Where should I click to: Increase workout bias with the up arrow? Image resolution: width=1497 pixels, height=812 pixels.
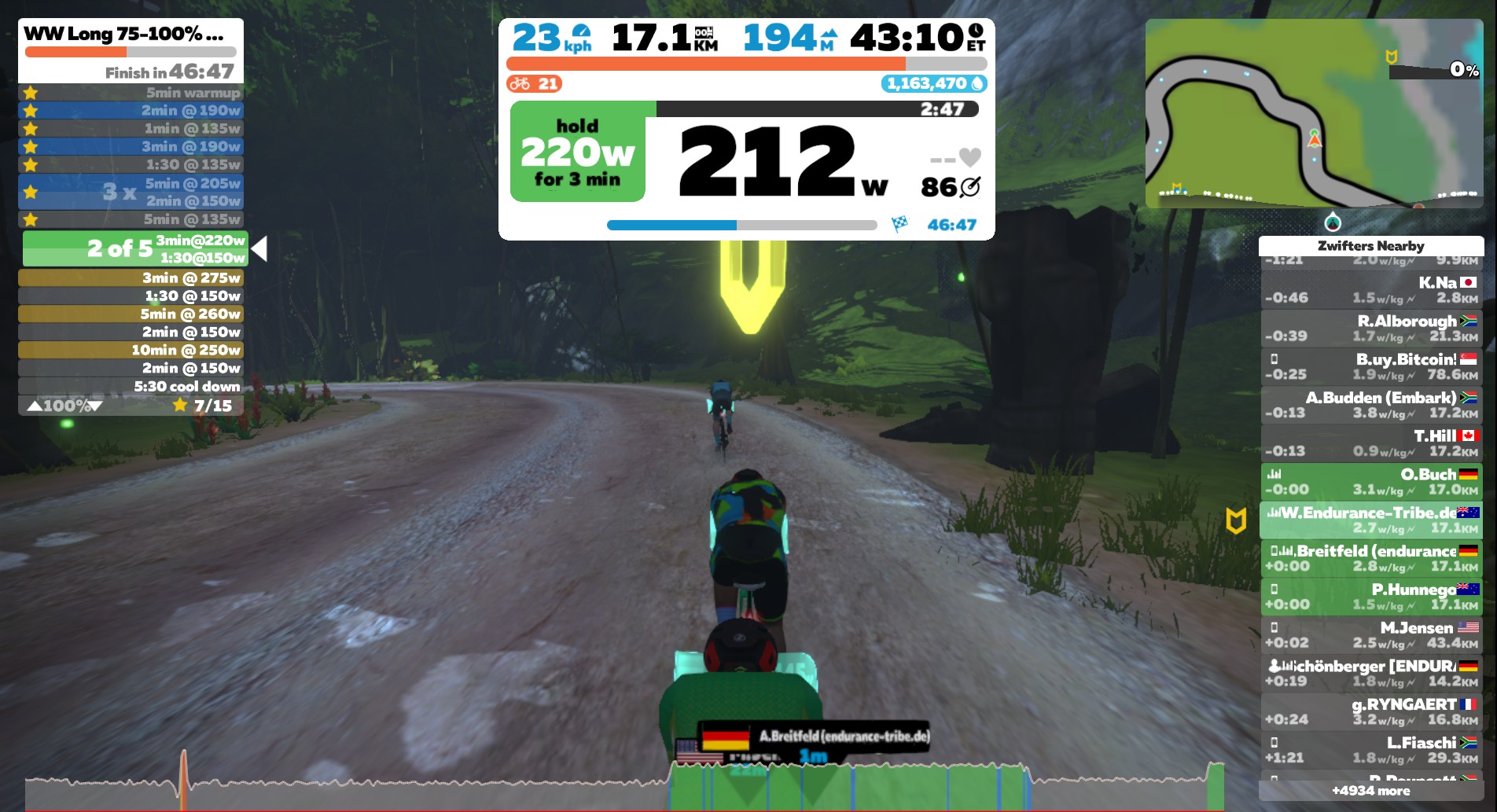point(35,406)
